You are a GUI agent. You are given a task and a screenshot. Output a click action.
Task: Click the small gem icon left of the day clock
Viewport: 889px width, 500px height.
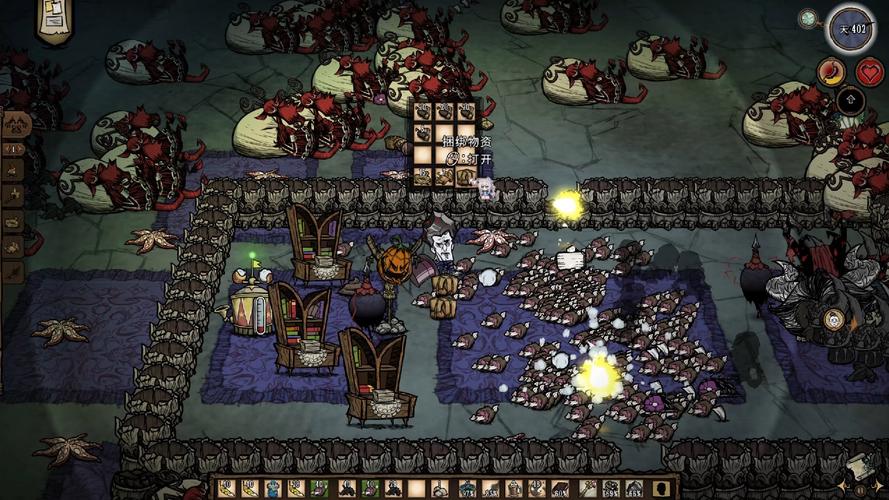coord(807,18)
